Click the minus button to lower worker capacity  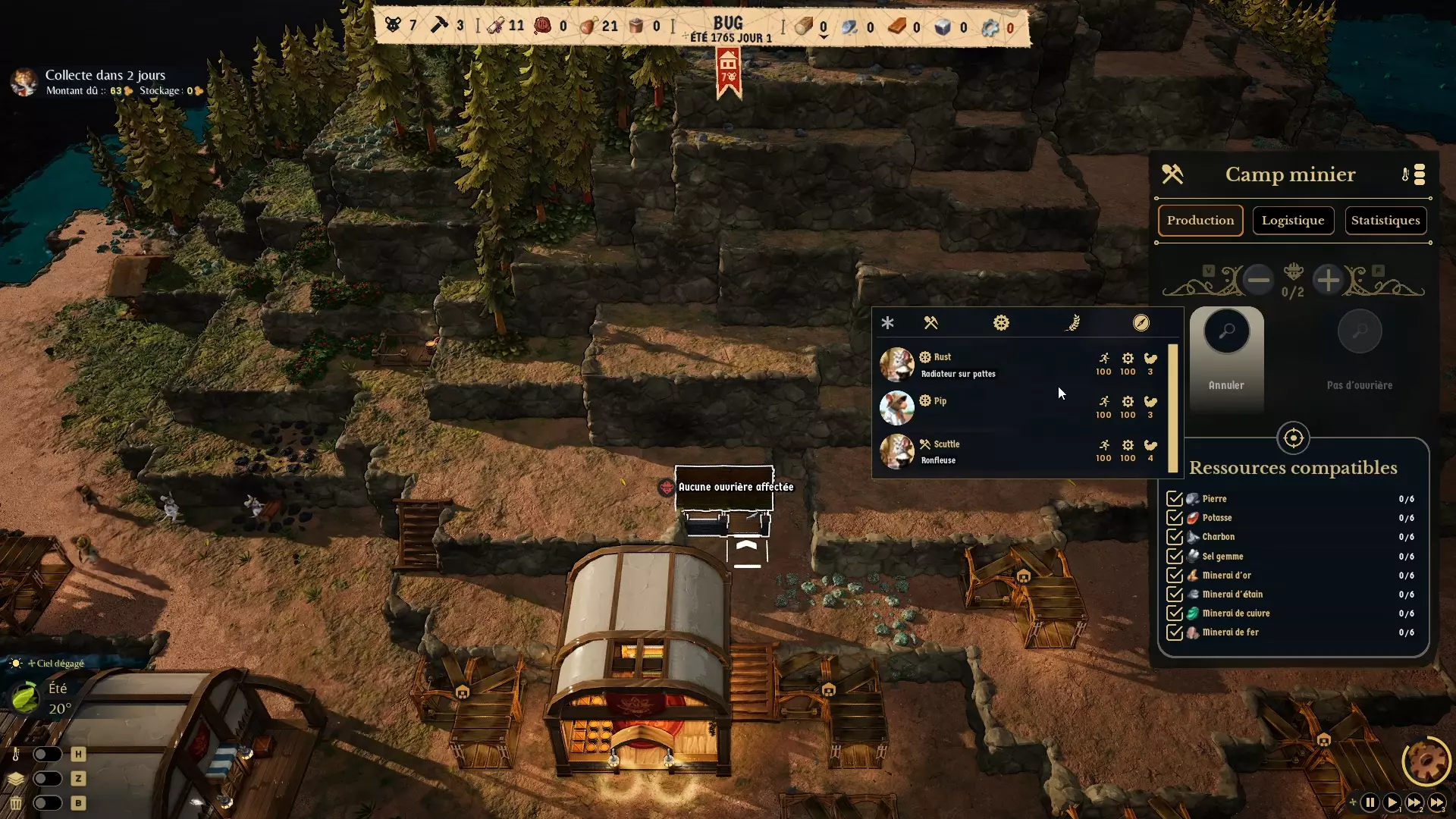pyautogui.click(x=1258, y=280)
